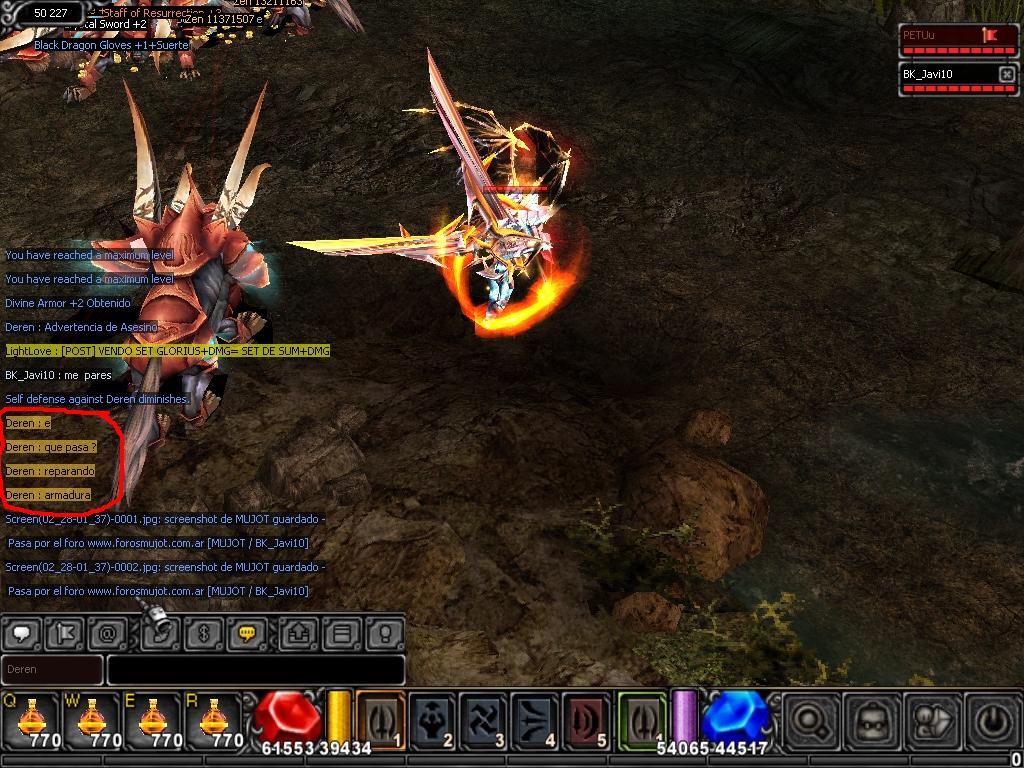Select skill slot number 1

pyautogui.click(x=381, y=719)
